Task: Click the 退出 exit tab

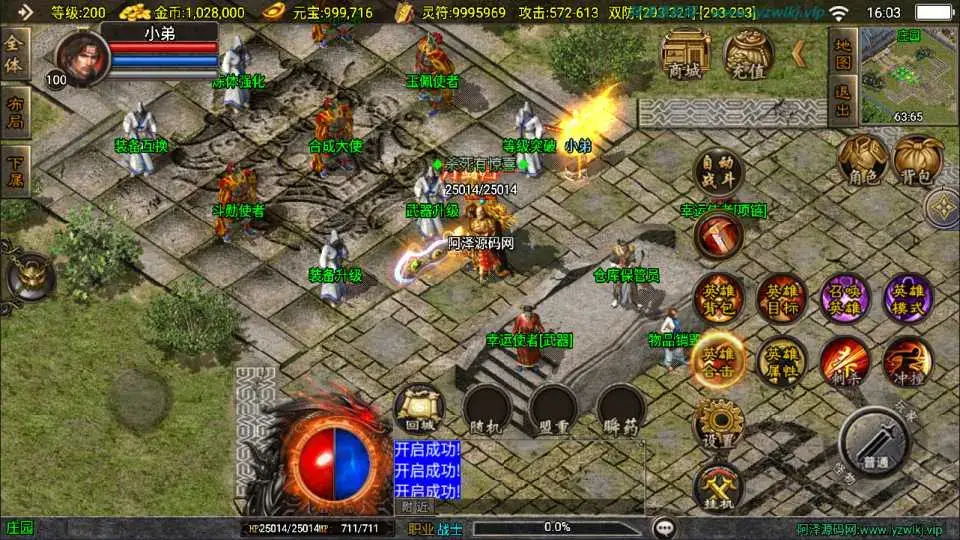Action: pos(844,104)
